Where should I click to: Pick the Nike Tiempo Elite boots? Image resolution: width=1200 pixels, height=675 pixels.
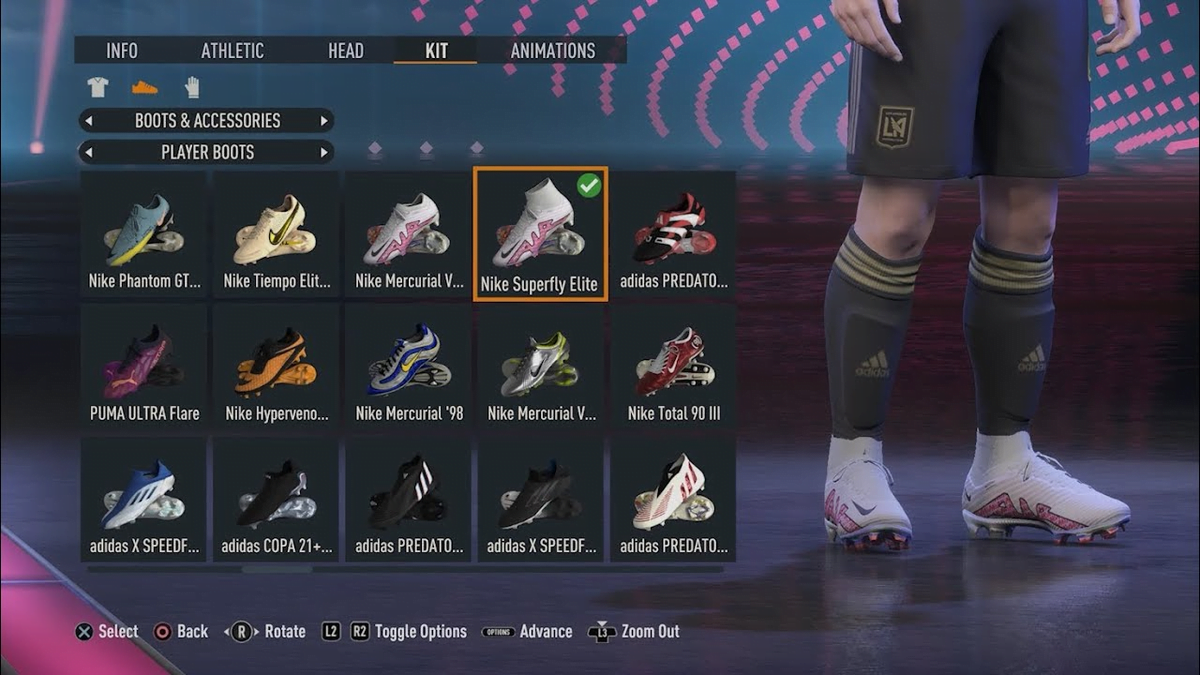276,236
